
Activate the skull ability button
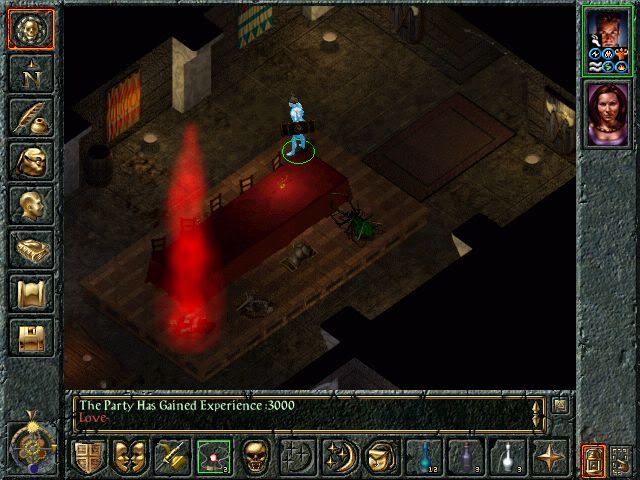click(x=255, y=457)
